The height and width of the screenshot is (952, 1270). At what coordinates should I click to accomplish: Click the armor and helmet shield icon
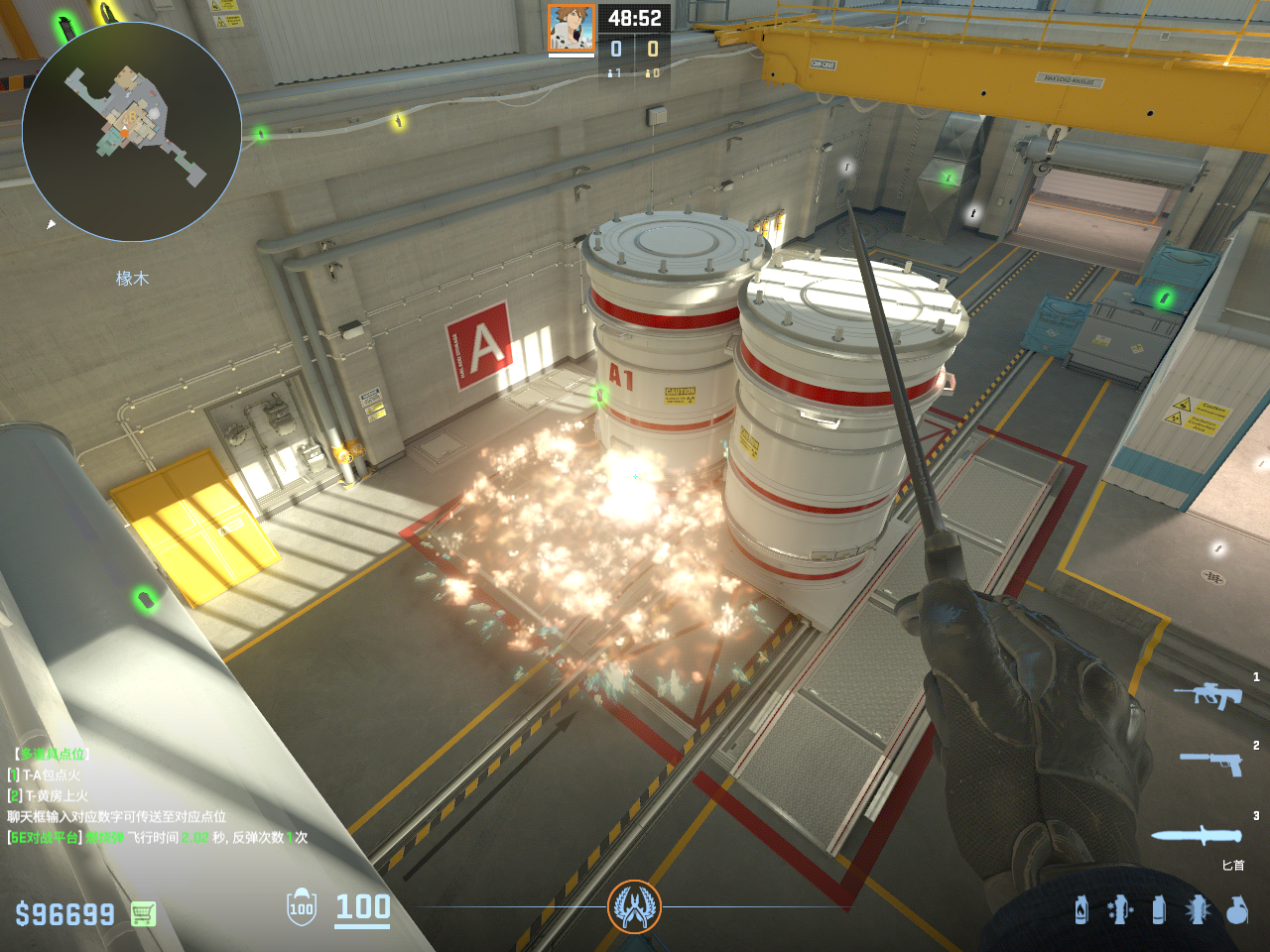point(302,907)
